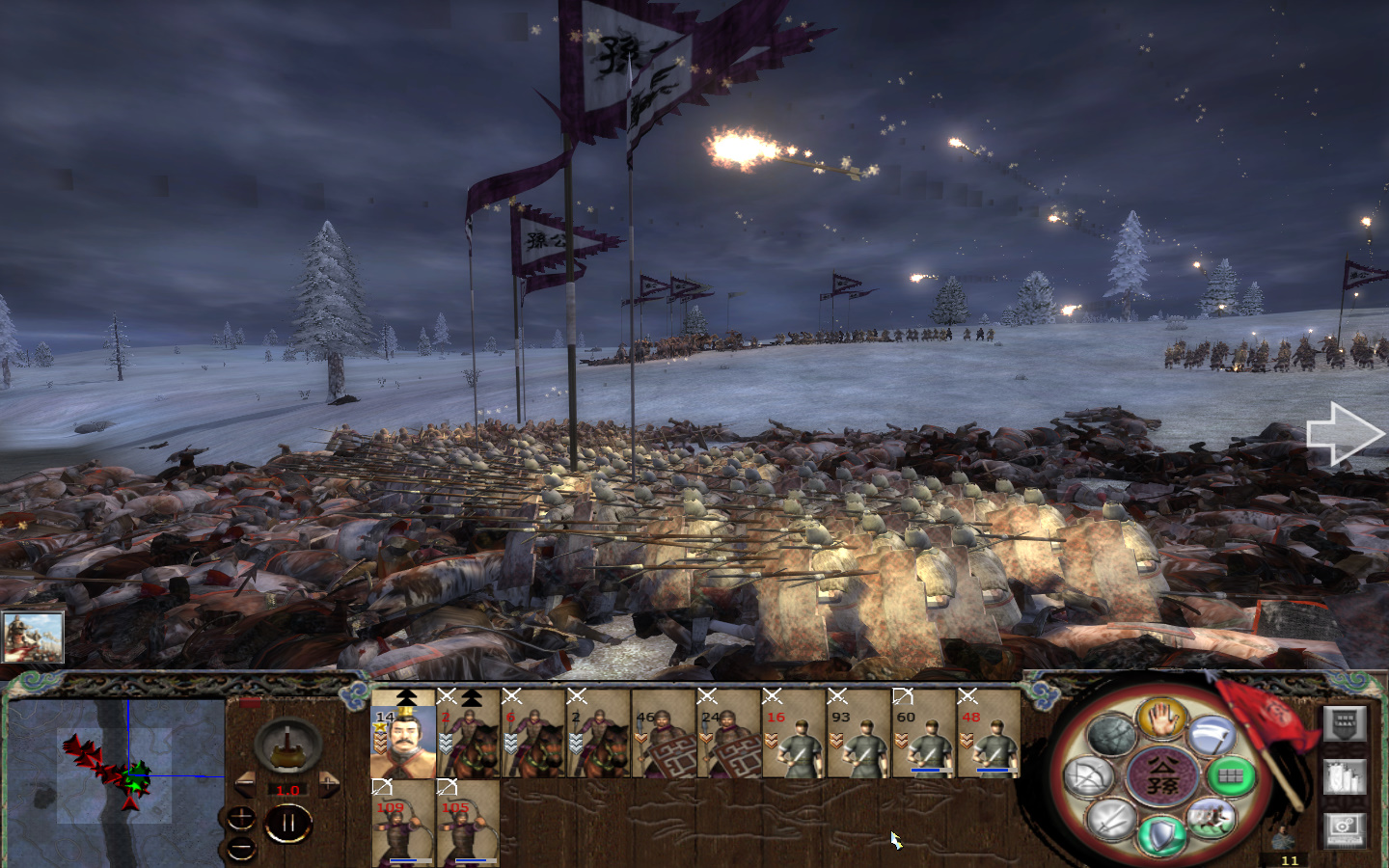The height and width of the screenshot is (868, 1389).
Task: Zoom out the minimap with minus button
Action: (x=241, y=847)
